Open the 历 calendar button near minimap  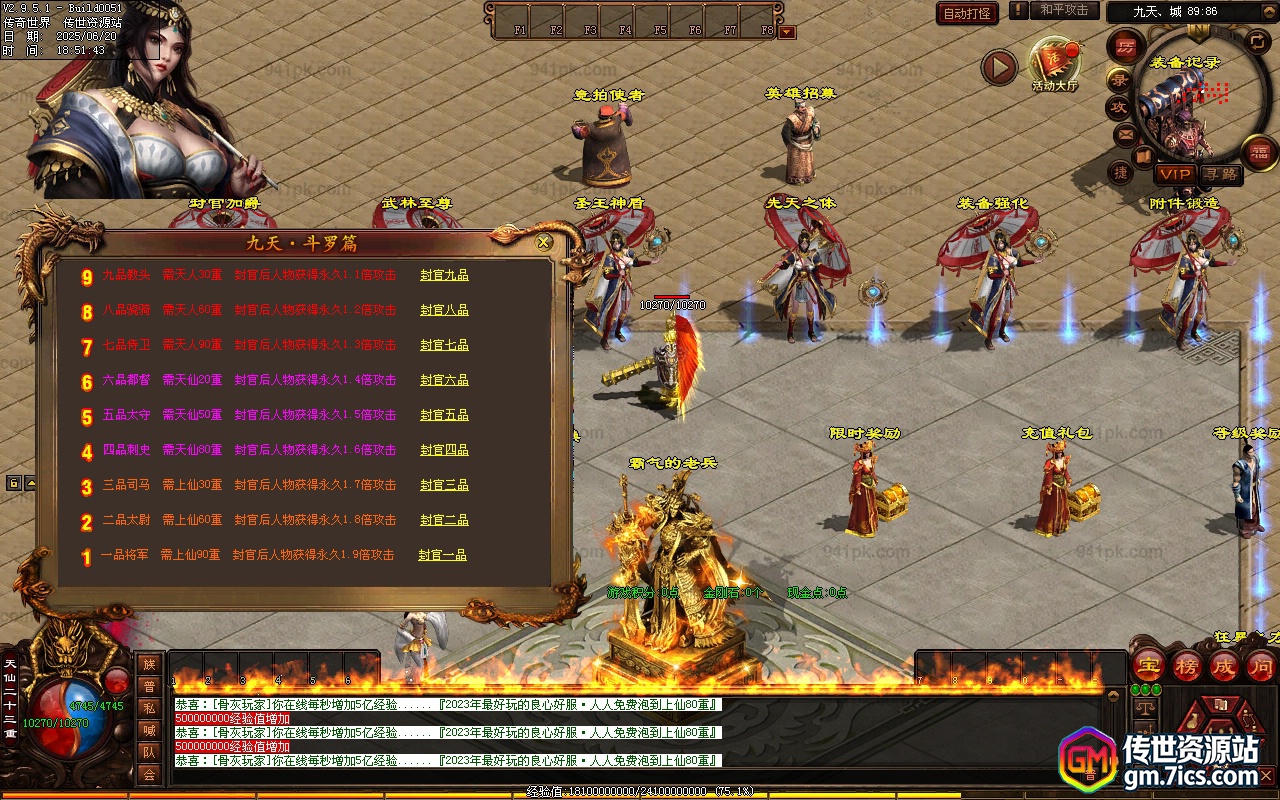1126,46
